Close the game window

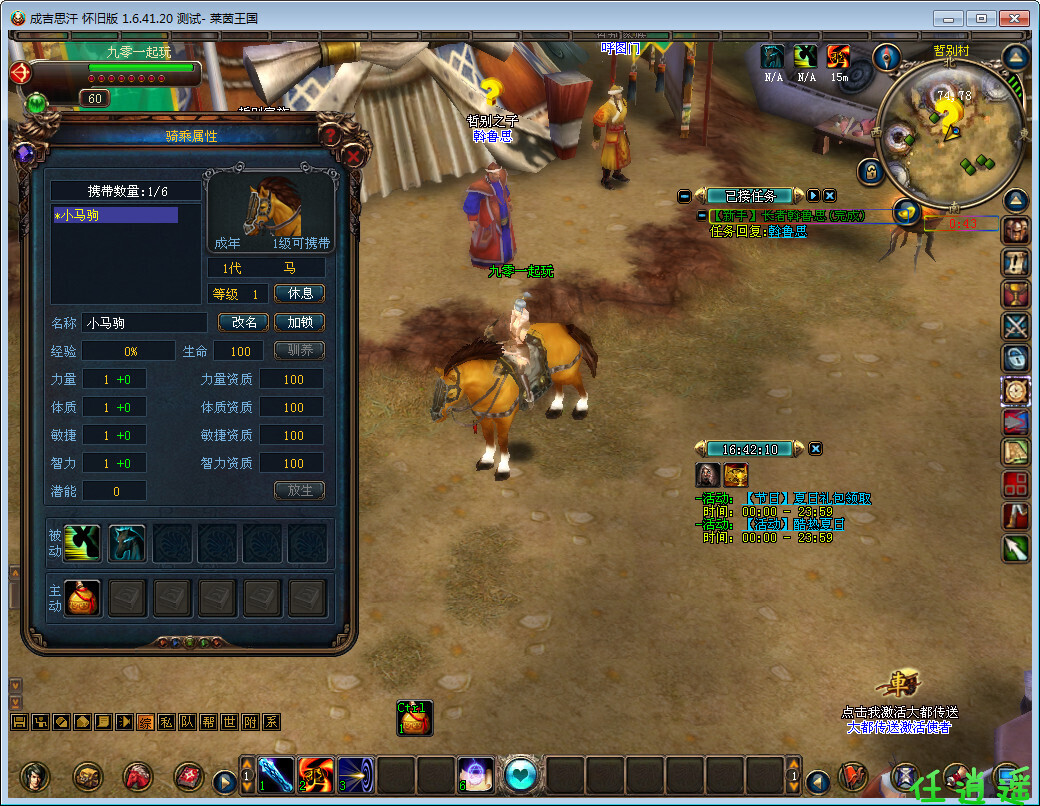tap(1013, 18)
